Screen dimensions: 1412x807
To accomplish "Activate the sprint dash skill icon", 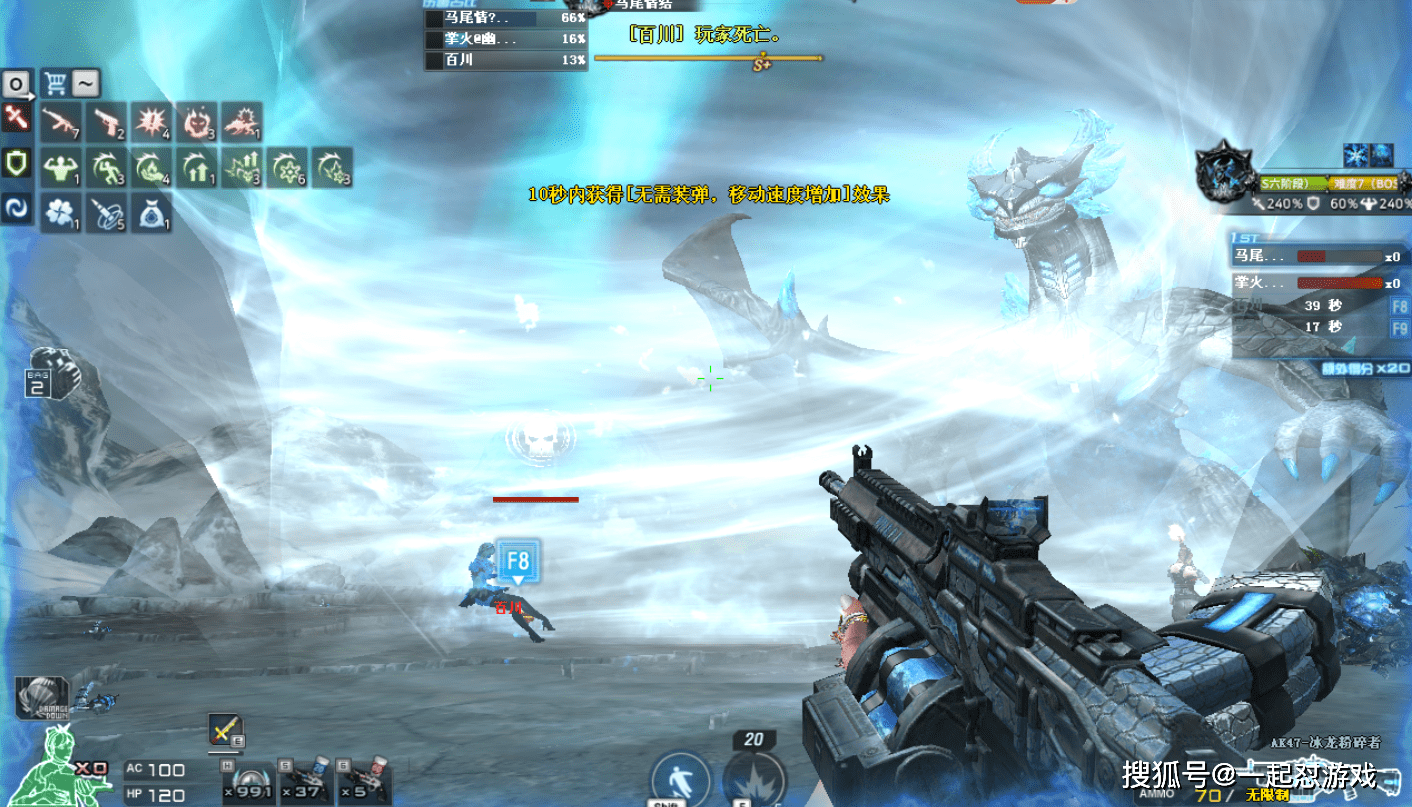I will [x=680, y=780].
